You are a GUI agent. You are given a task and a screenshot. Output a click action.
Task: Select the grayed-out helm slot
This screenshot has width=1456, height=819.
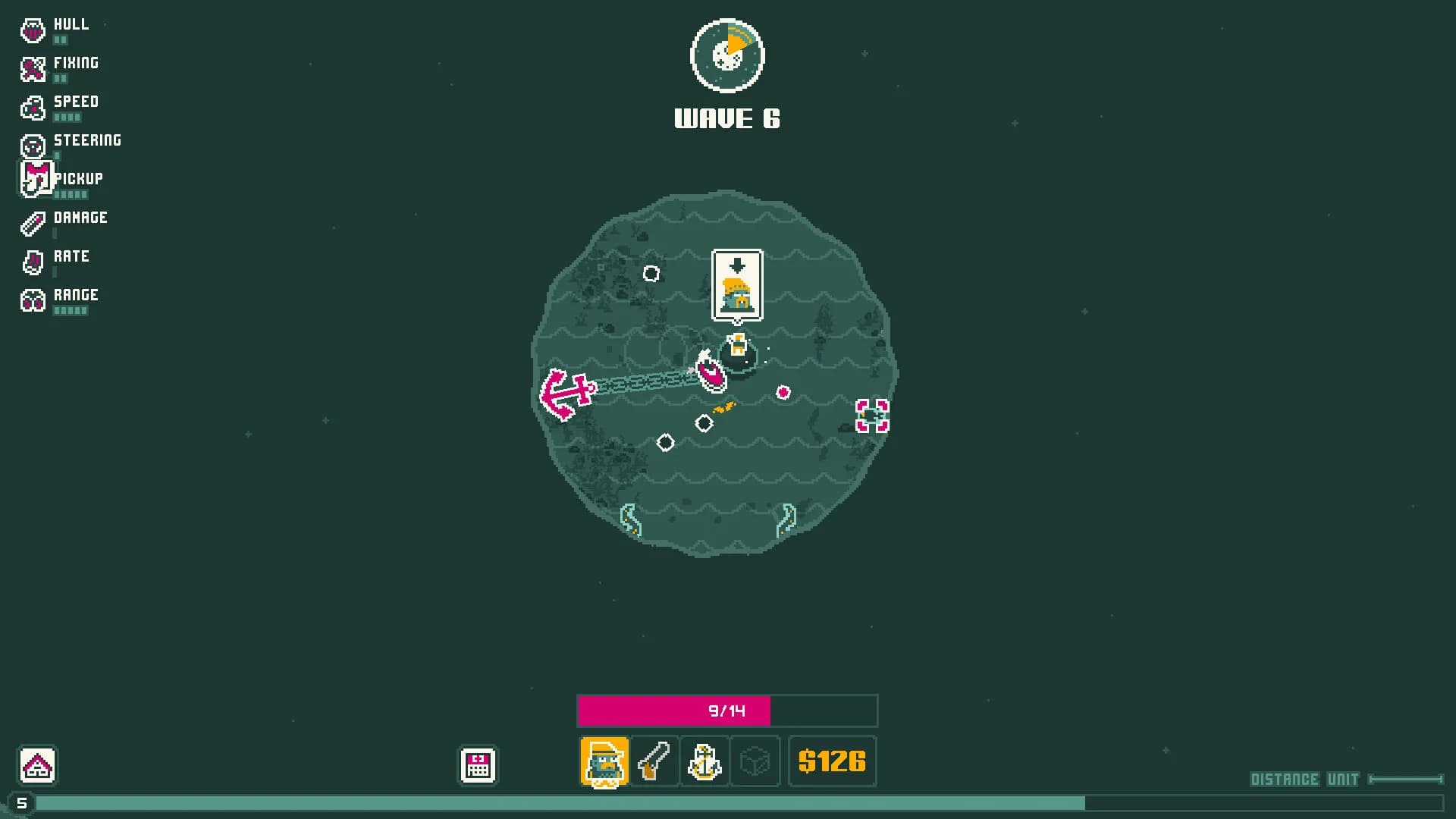[x=755, y=762]
